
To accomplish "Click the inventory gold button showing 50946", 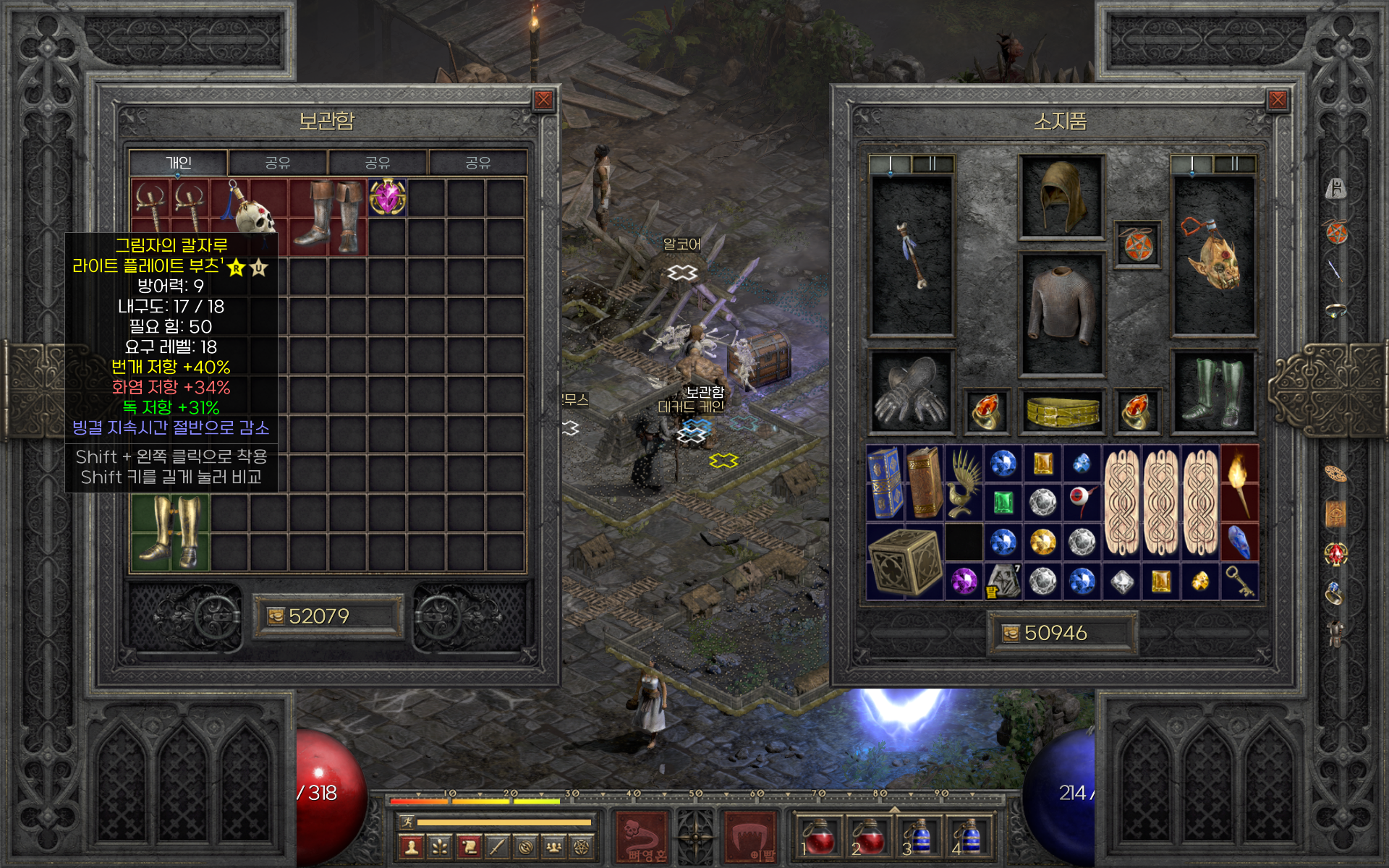I will [x=1062, y=633].
